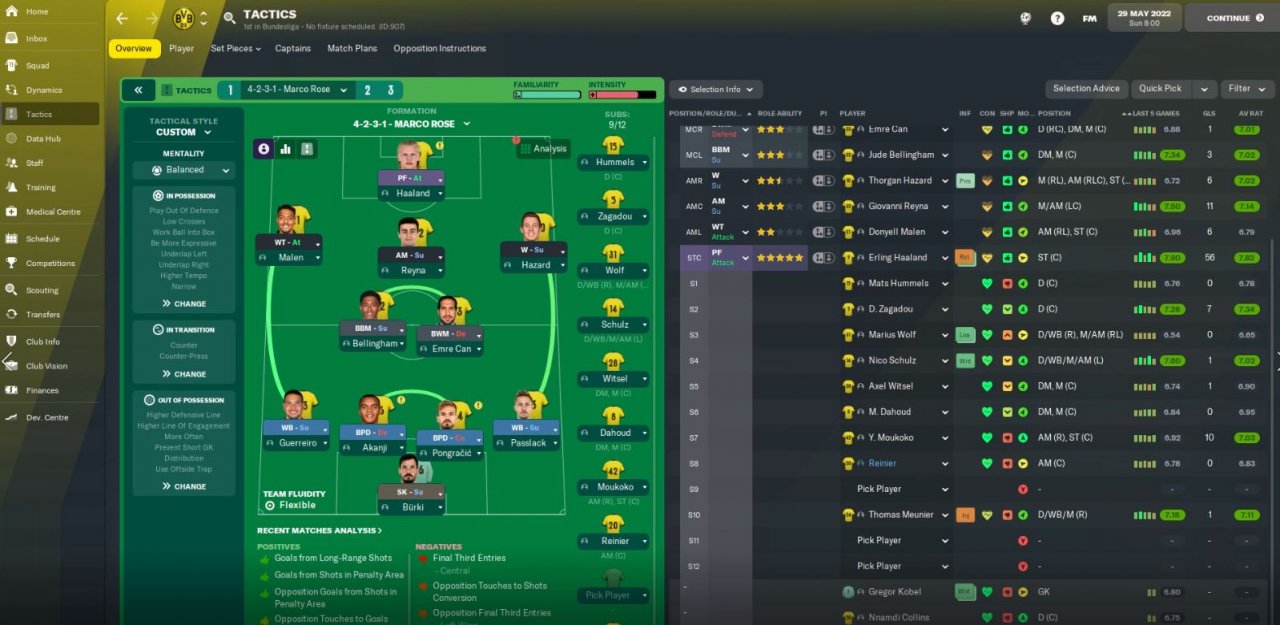The width and height of the screenshot is (1280, 625).
Task: Use the Quick Pick button
Action: [x=1160, y=88]
